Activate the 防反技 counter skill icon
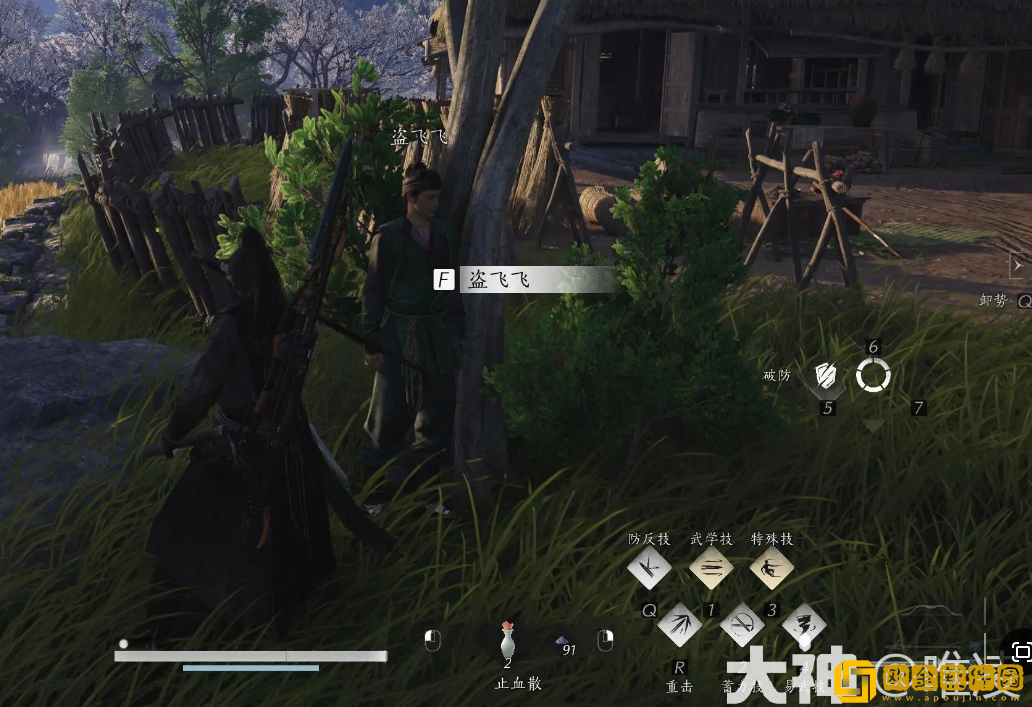The height and width of the screenshot is (707, 1032). click(x=649, y=569)
